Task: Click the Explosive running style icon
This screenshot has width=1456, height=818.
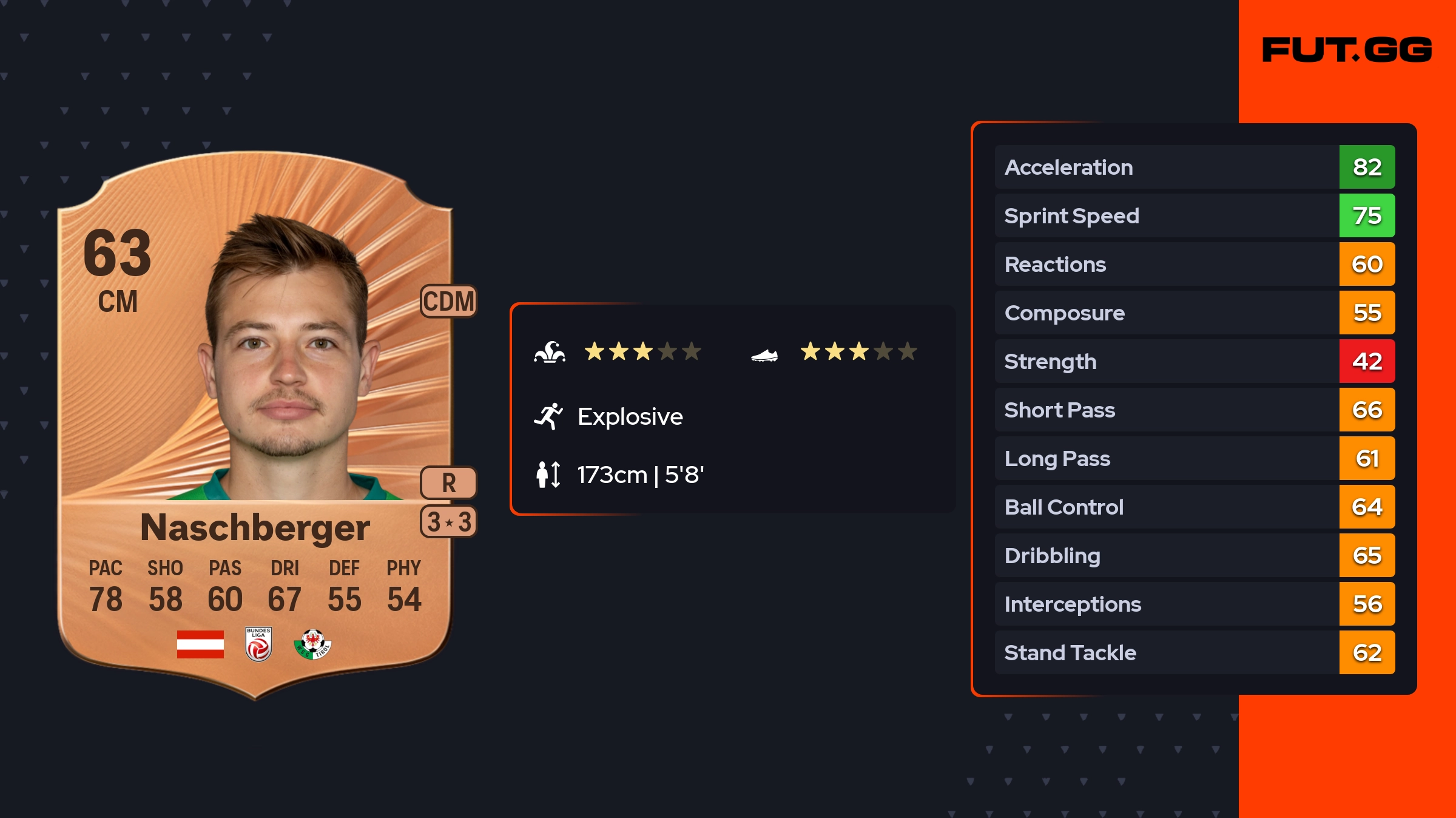Action: [x=548, y=416]
